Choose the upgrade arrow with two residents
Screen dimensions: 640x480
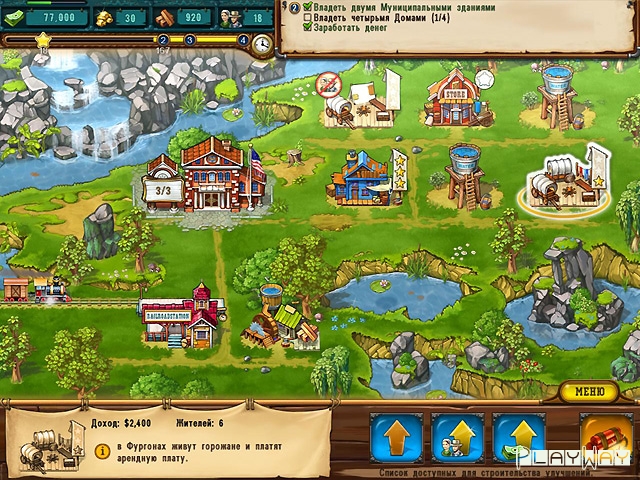click(457, 438)
